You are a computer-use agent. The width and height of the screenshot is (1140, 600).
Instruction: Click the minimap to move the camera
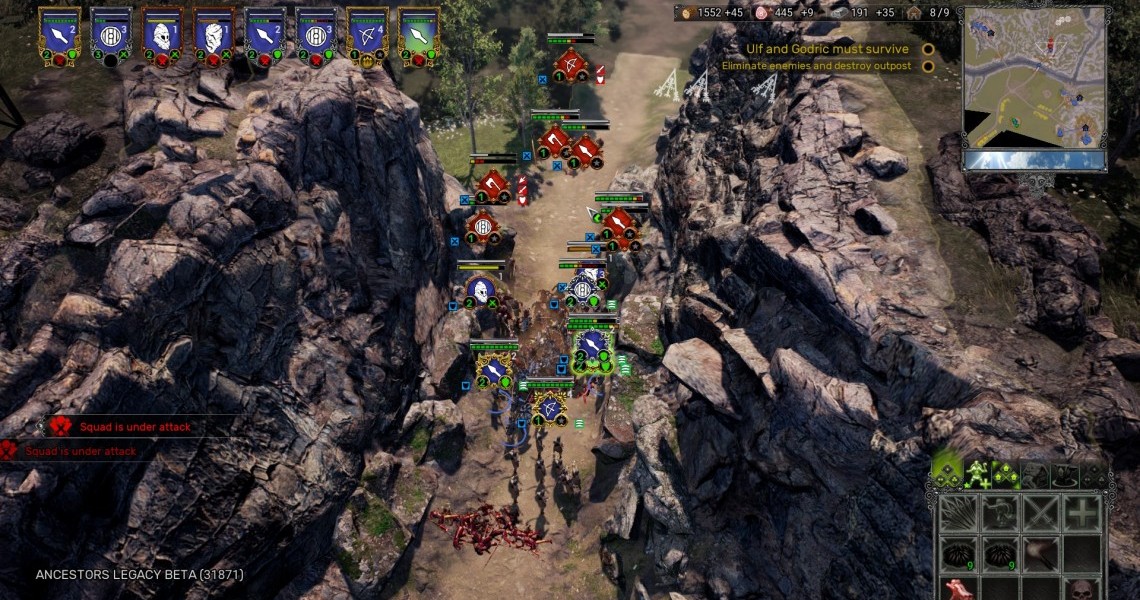(1034, 78)
